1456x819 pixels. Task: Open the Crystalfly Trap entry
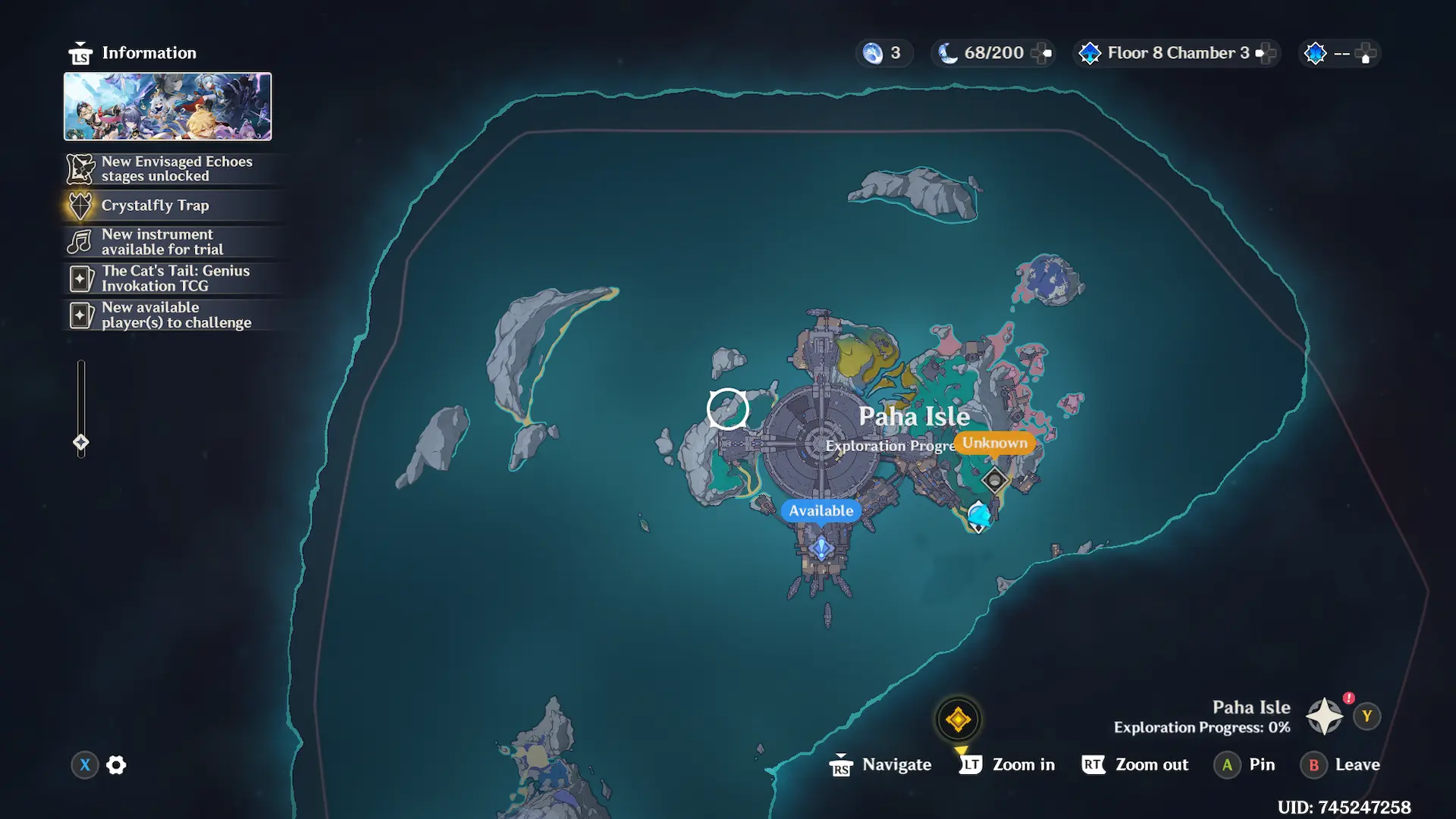point(155,206)
